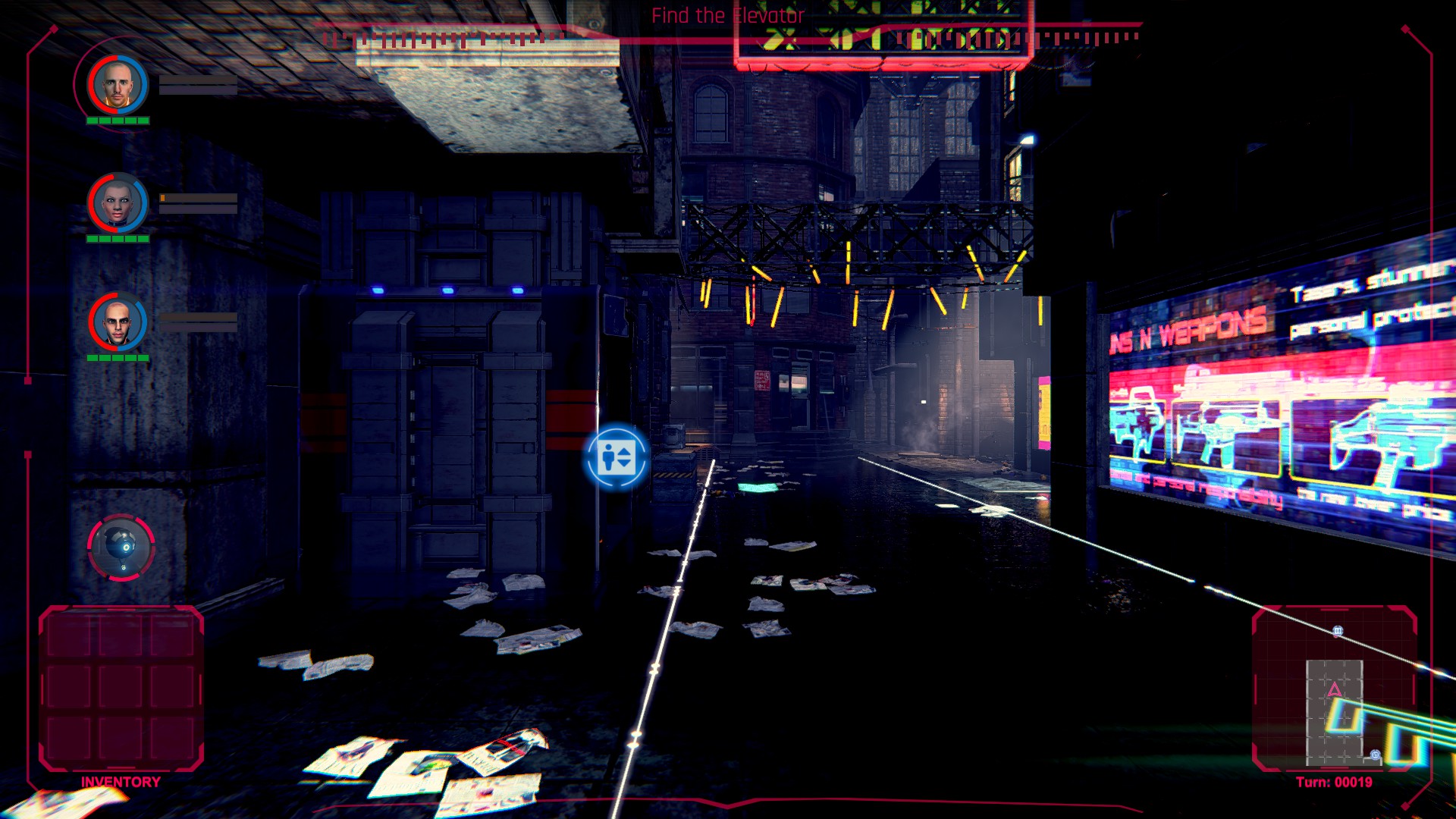This screenshot has width=1456, height=819.
Task: Select the top party member portrait
Action: (118, 84)
